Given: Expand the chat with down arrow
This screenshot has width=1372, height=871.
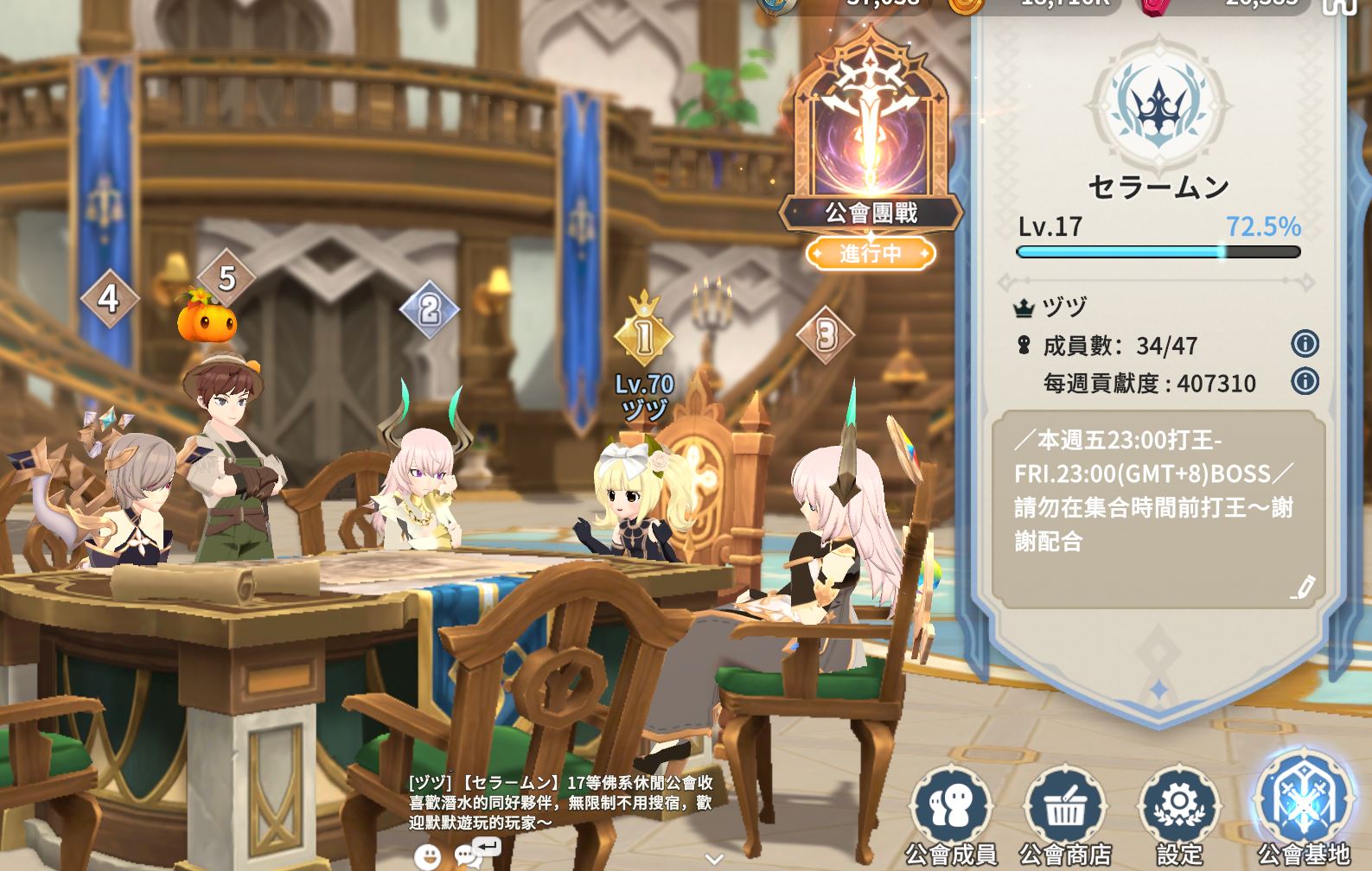Looking at the screenshot, I should click(714, 859).
